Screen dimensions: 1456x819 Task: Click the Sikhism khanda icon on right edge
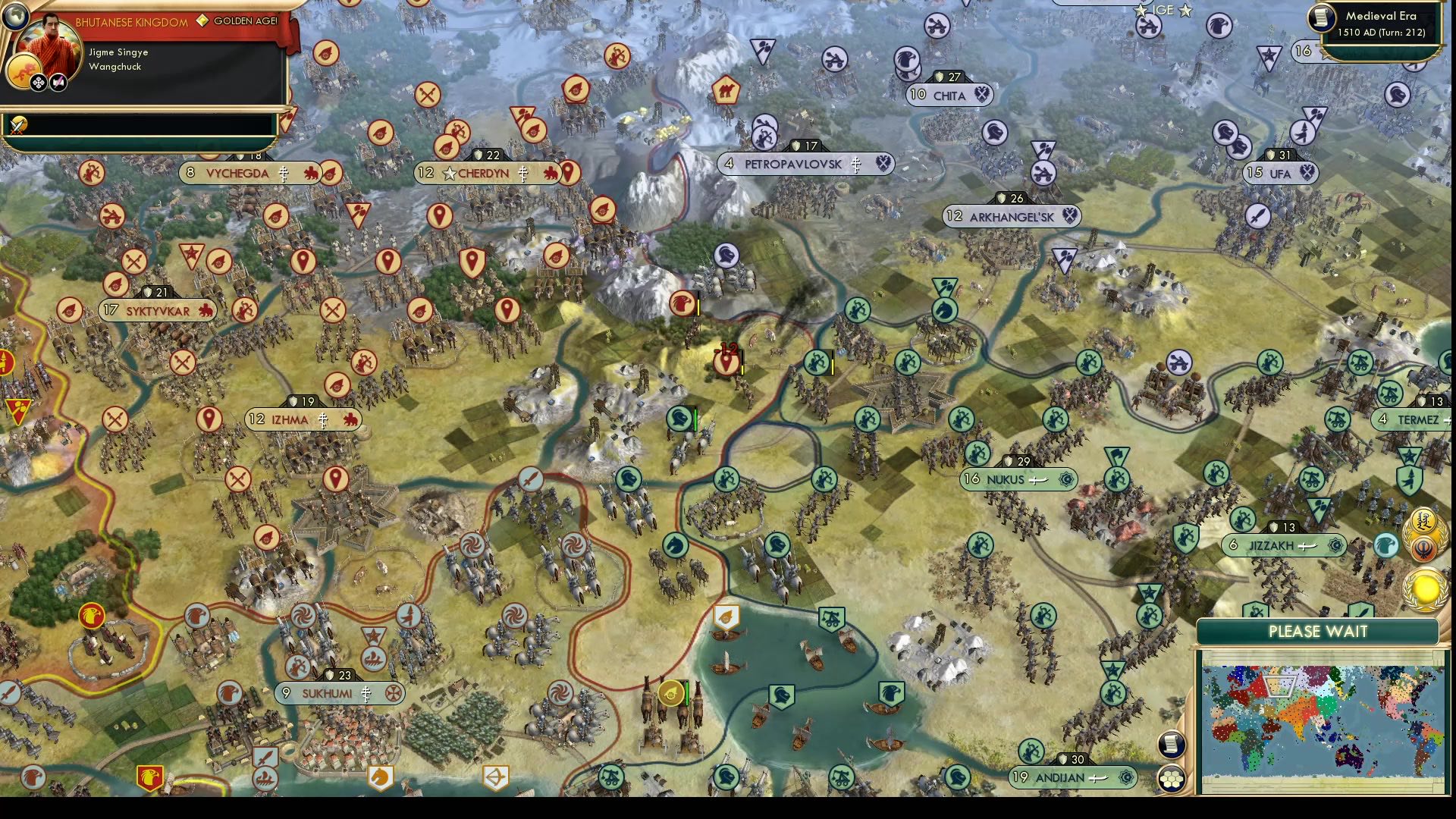[x=1423, y=548]
